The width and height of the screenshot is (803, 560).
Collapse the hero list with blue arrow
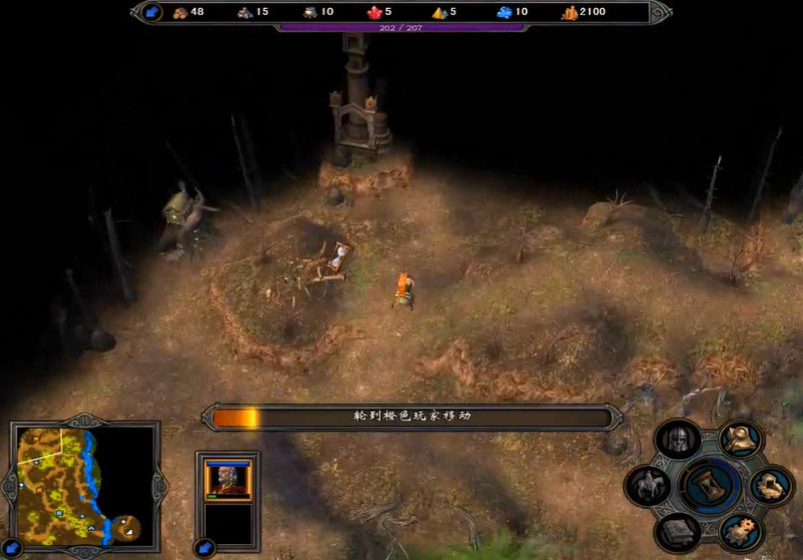pyautogui.click(x=205, y=547)
